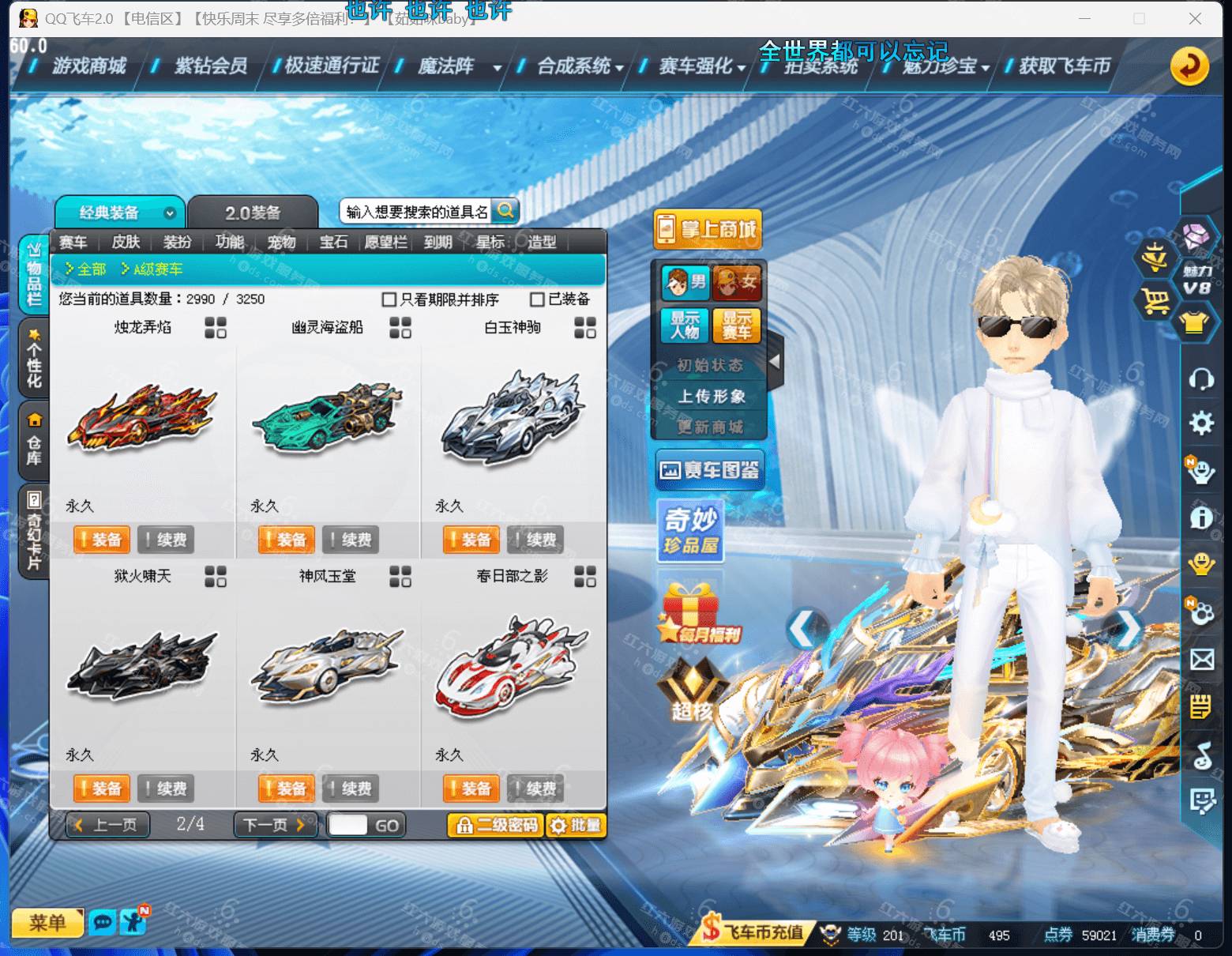Viewport: 1232px width, 956px height.
Task: Equip 烛龙弄焰 with its 装备 button
Action: pos(101,540)
